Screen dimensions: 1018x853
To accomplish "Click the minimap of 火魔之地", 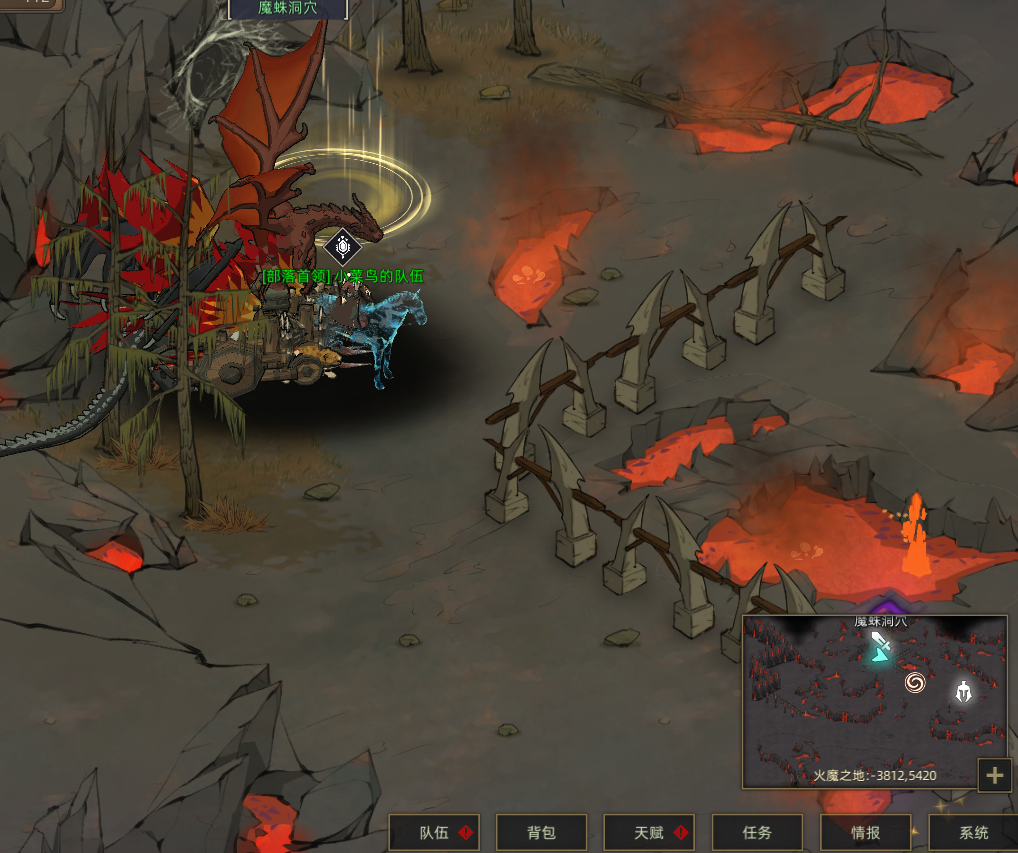I will click(874, 720).
